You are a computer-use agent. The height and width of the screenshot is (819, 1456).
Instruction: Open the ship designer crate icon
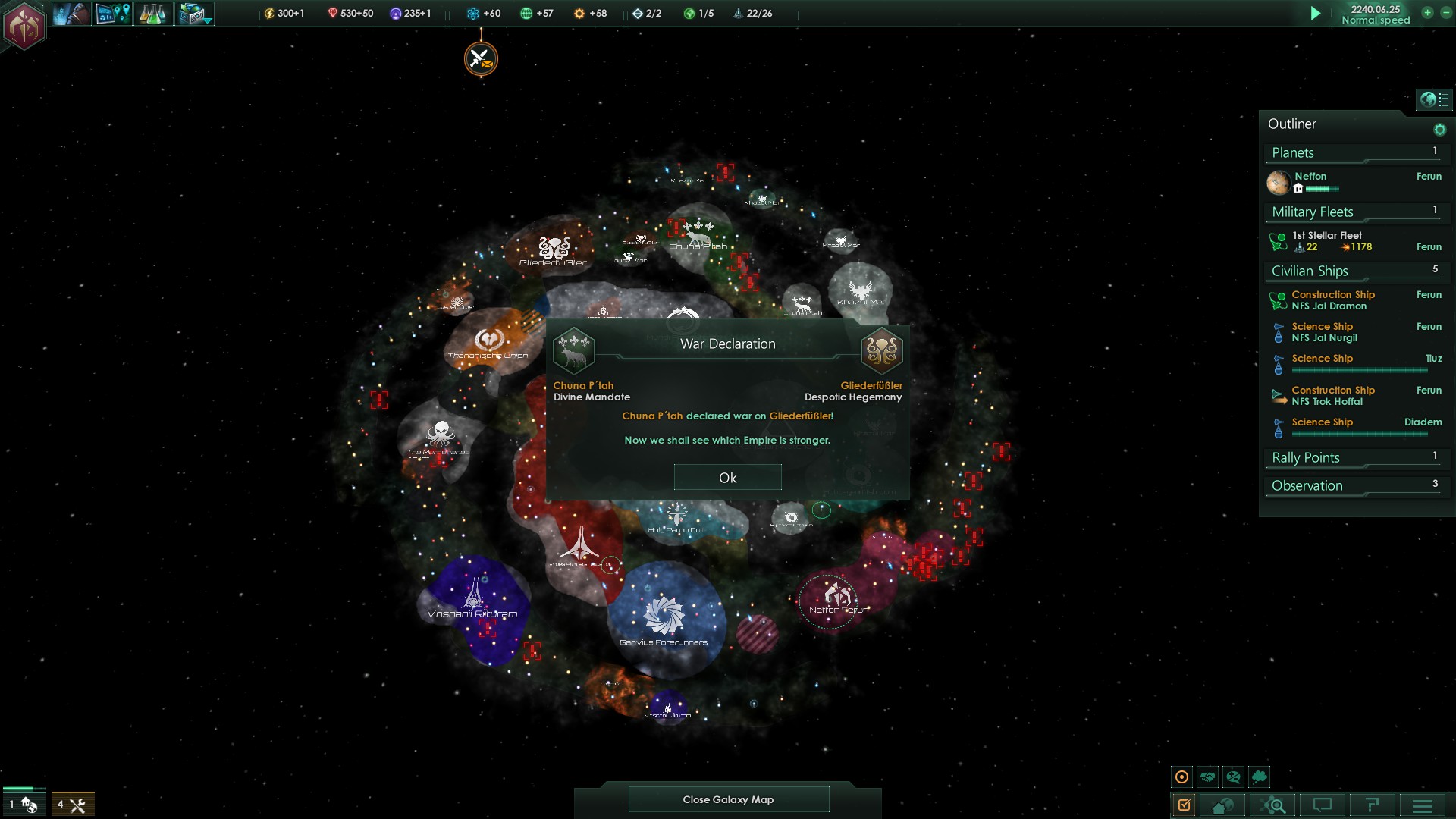pyautogui.click(x=194, y=14)
